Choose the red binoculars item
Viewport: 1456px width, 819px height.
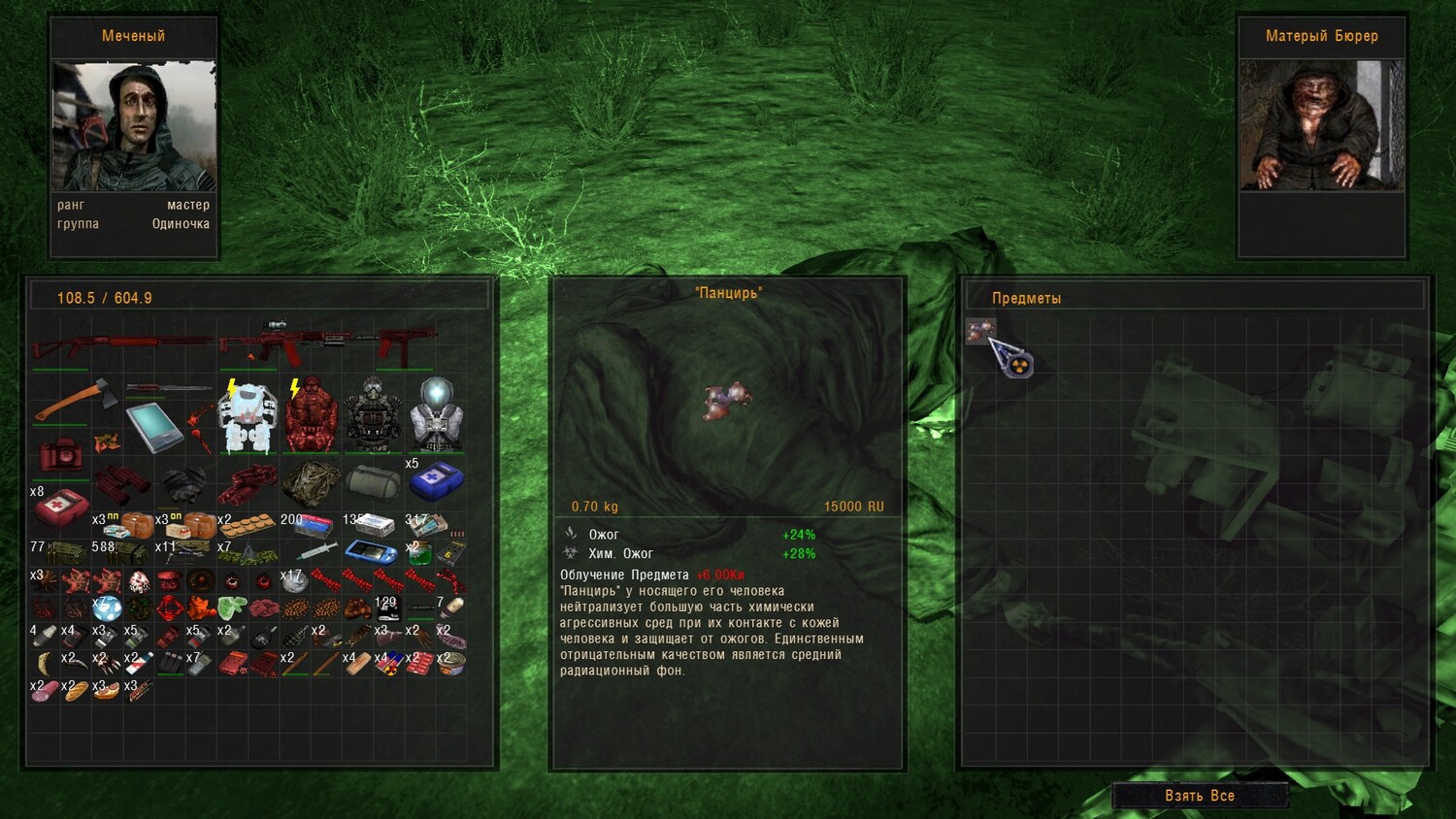(121, 482)
